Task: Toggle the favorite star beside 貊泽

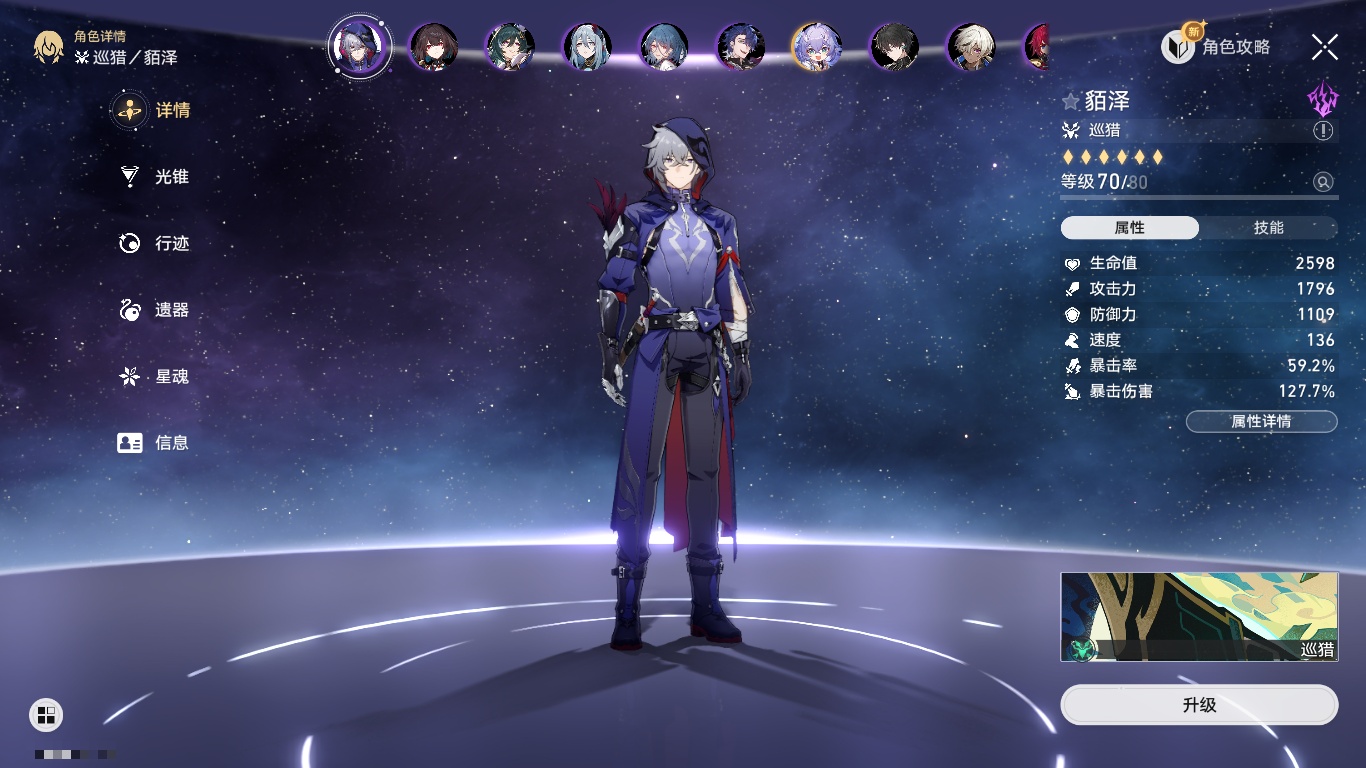Action: pos(1071,101)
